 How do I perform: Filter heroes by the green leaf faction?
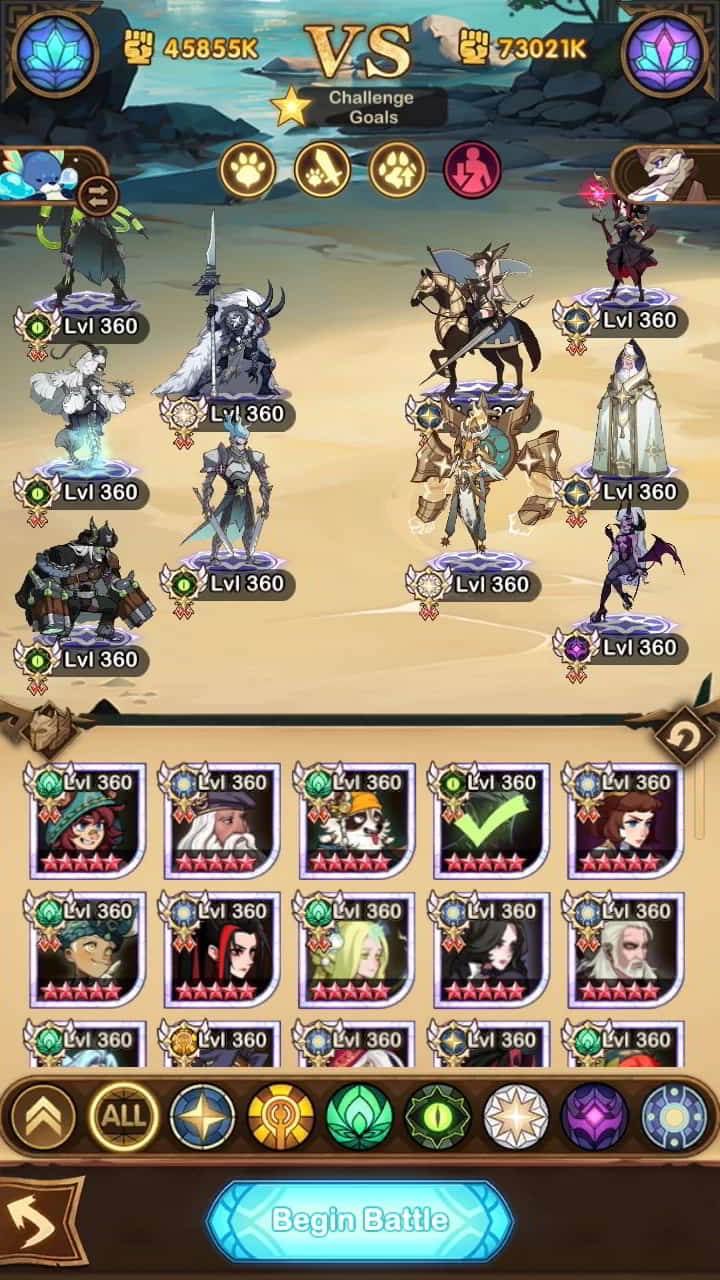pos(359,1116)
